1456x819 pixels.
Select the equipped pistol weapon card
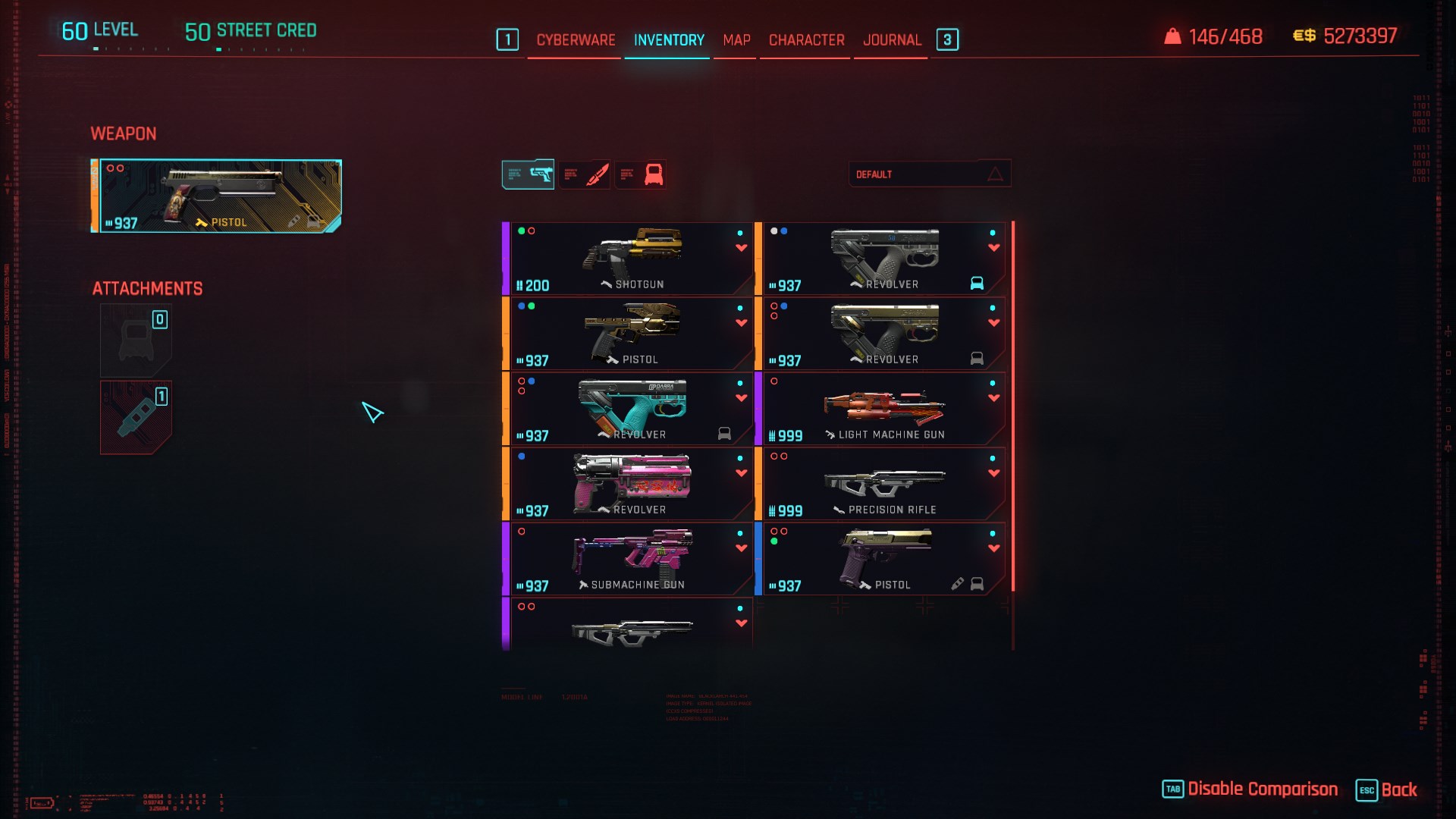pos(217,196)
